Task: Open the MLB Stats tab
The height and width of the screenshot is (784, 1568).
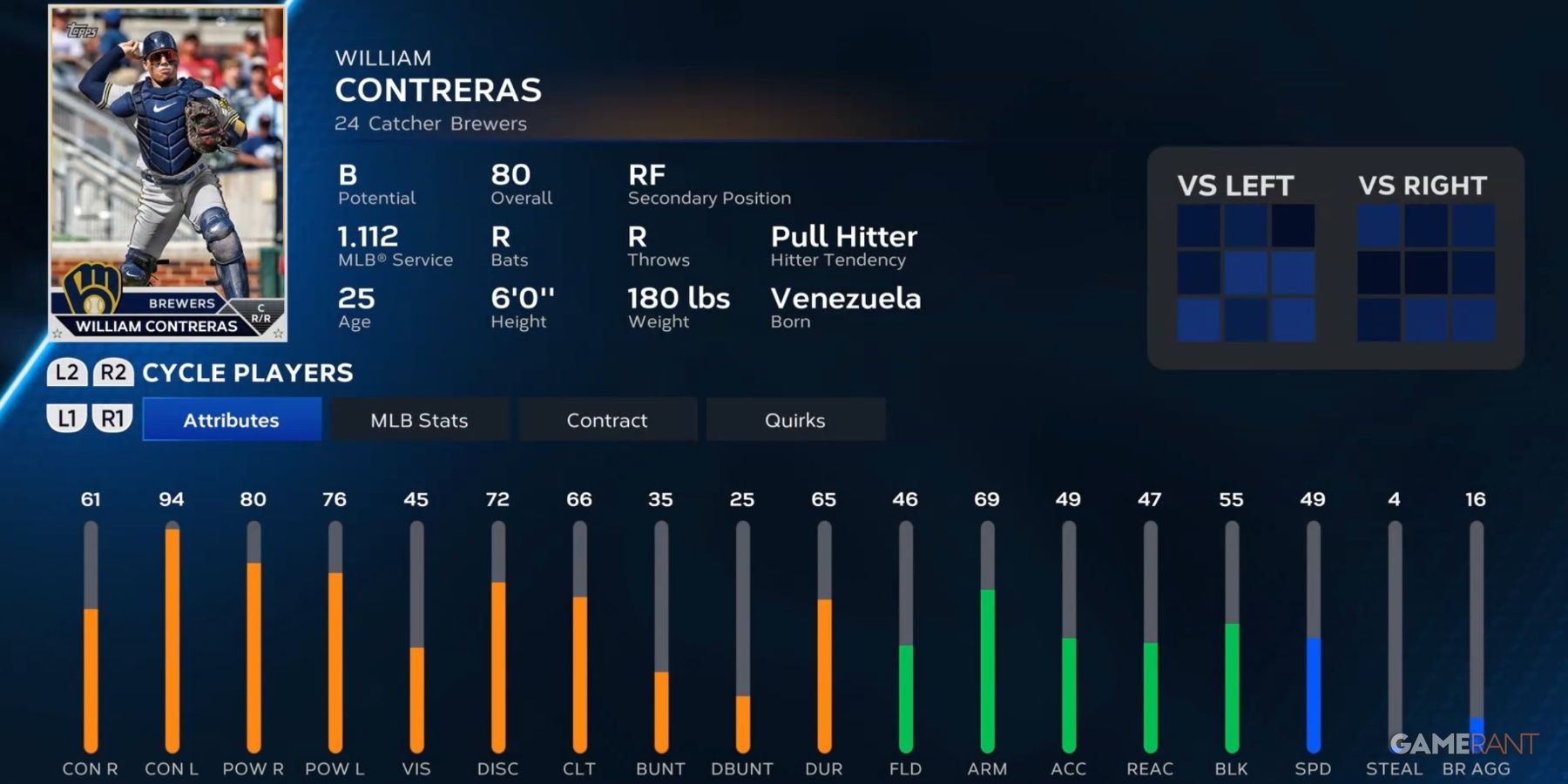Action: (x=419, y=419)
